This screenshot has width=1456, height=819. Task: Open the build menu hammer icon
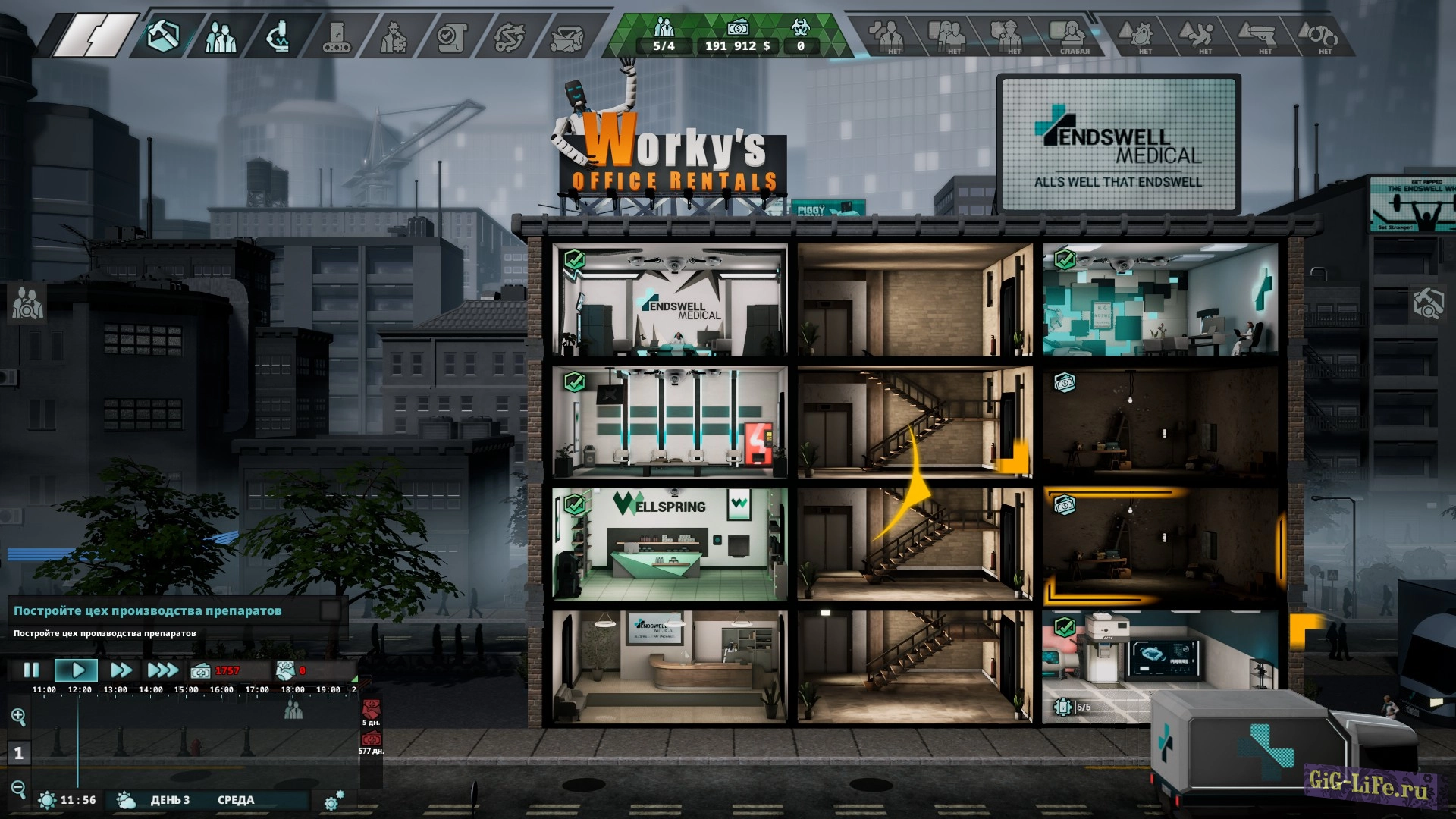pos(162,36)
